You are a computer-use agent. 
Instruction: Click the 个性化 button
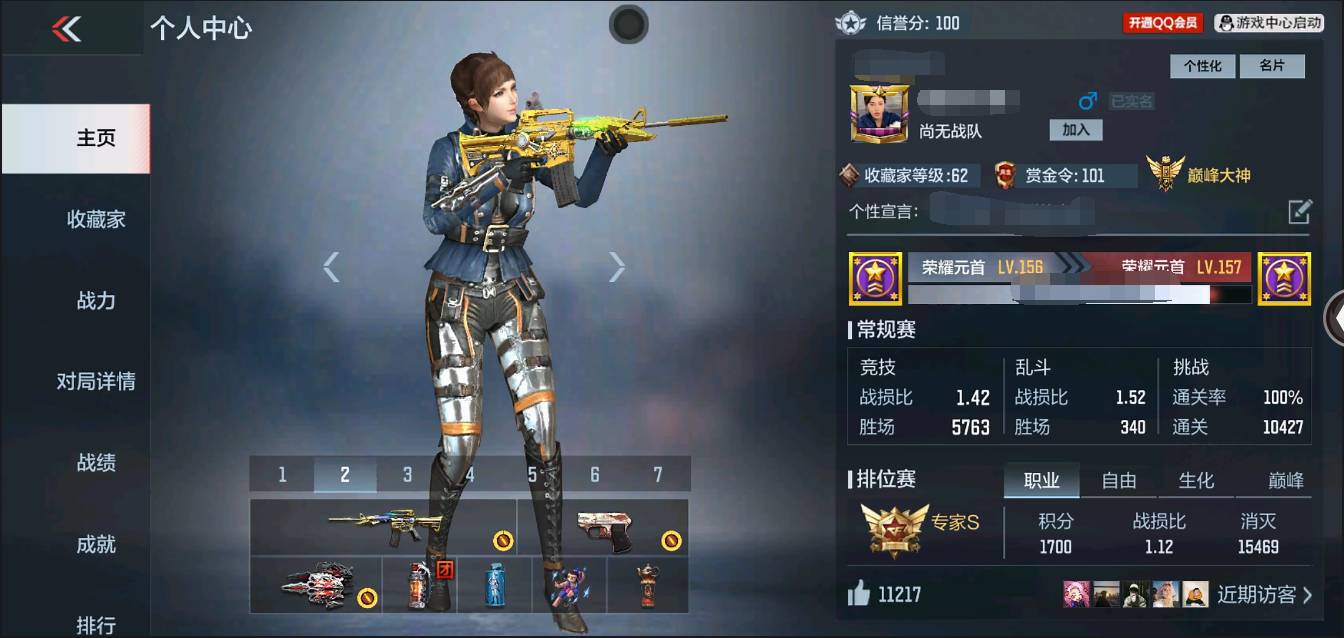tap(1202, 66)
